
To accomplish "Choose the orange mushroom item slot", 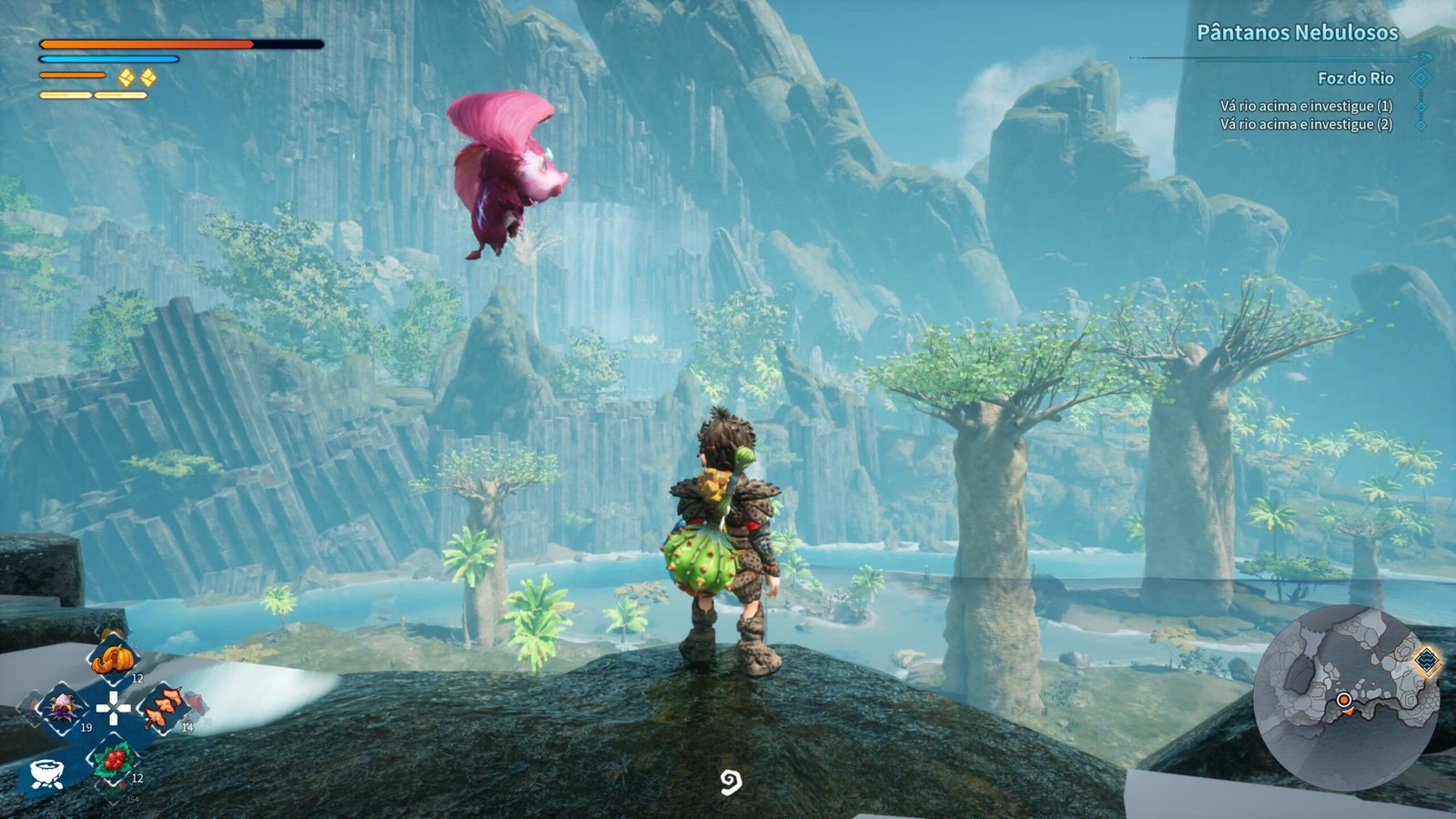I will pos(162,707).
